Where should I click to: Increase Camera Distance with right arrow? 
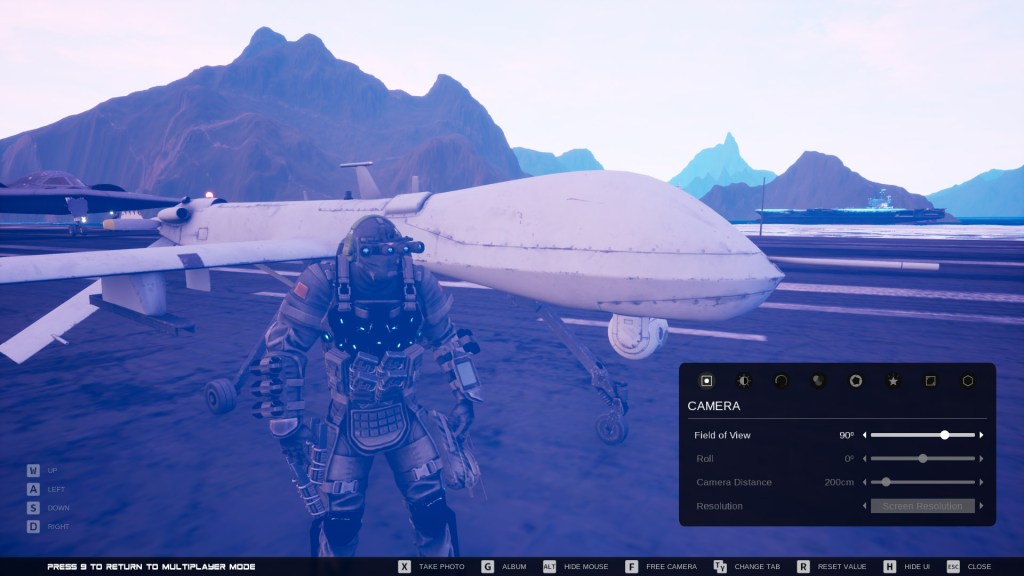point(982,482)
